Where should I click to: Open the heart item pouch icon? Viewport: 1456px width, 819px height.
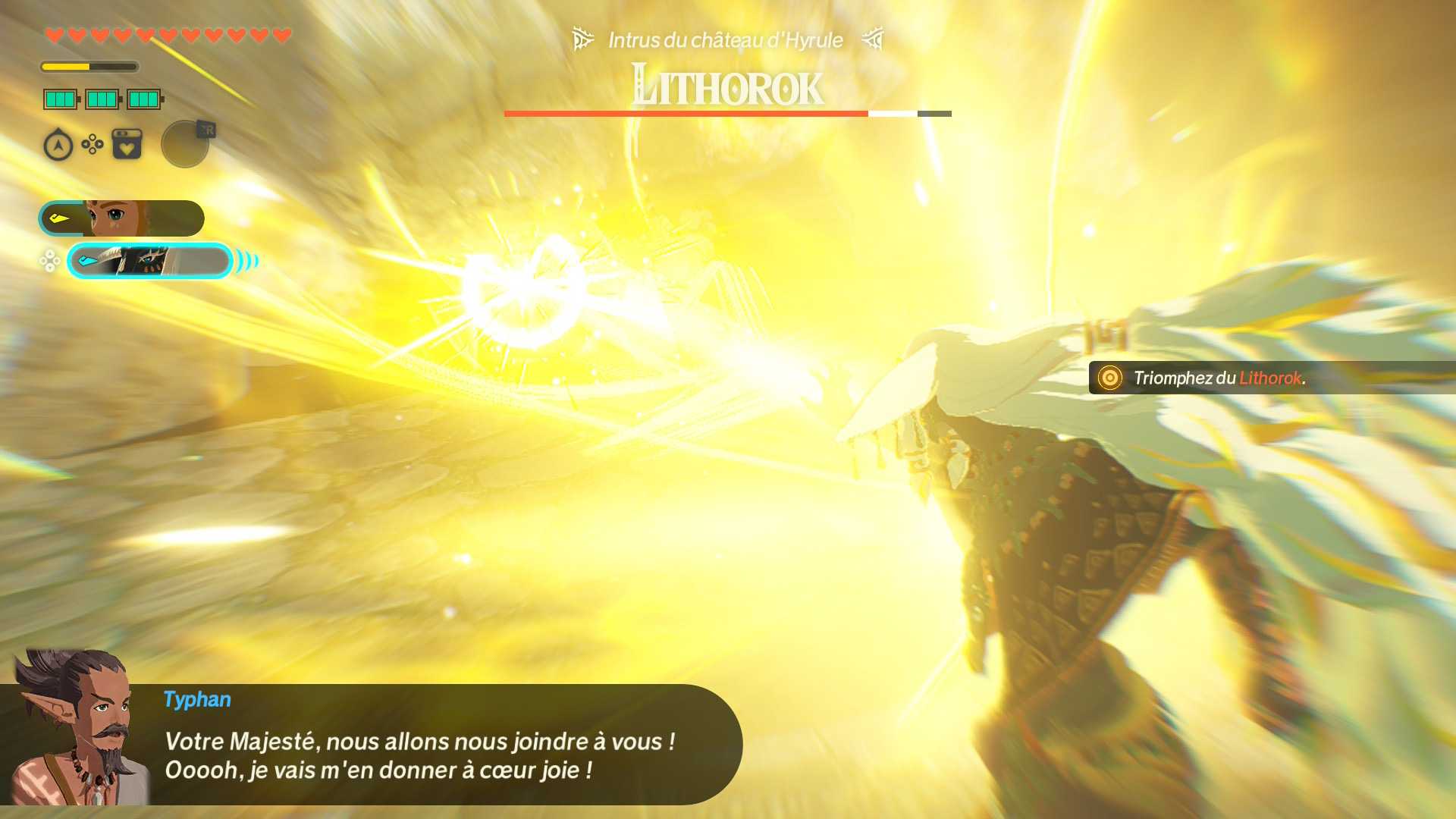click(x=127, y=144)
